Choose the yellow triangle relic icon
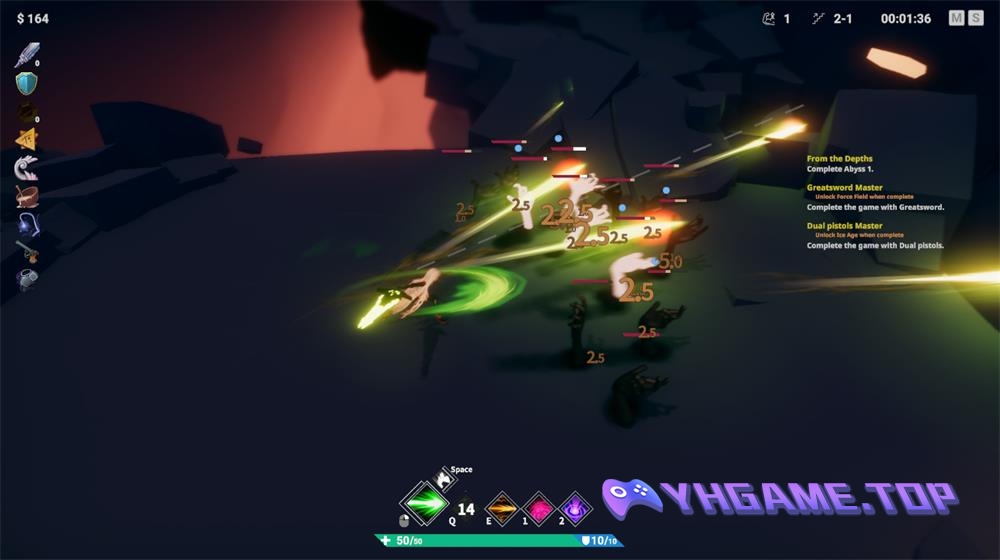The height and width of the screenshot is (560, 1000). coord(27,140)
